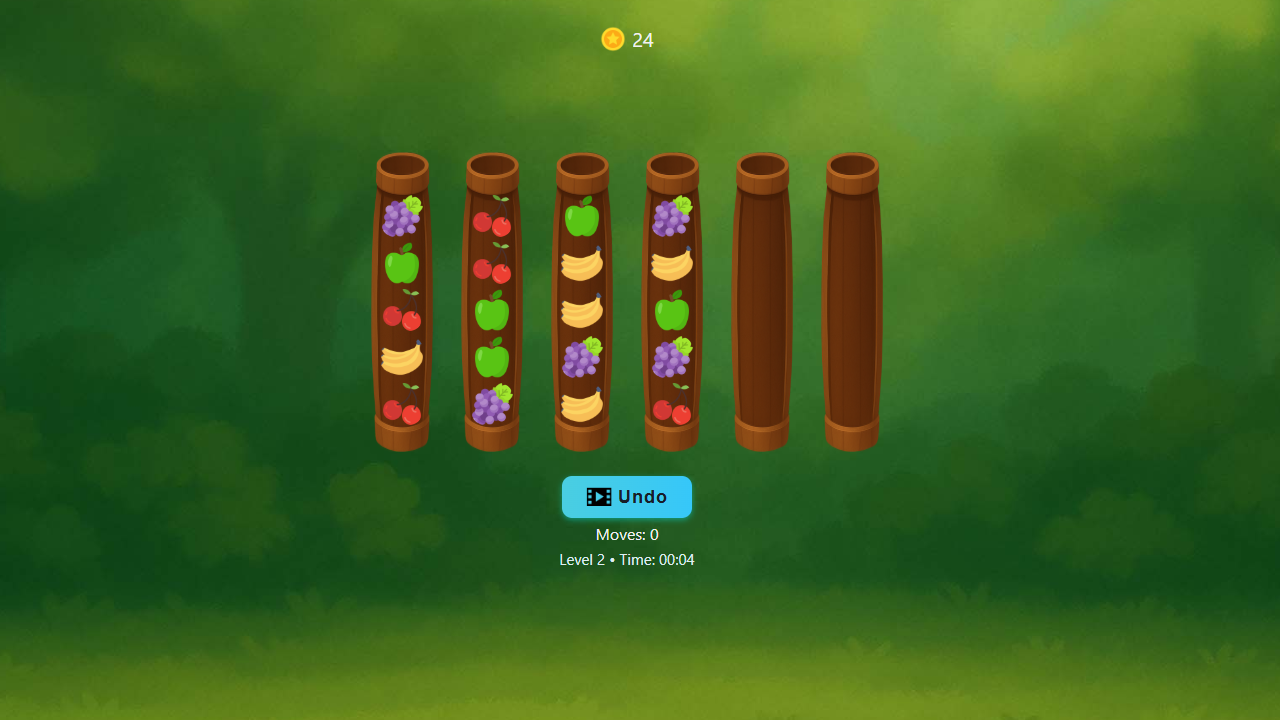Click the grapes in middle of third tube
Viewport: 1280px width, 720px height.
point(582,360)
